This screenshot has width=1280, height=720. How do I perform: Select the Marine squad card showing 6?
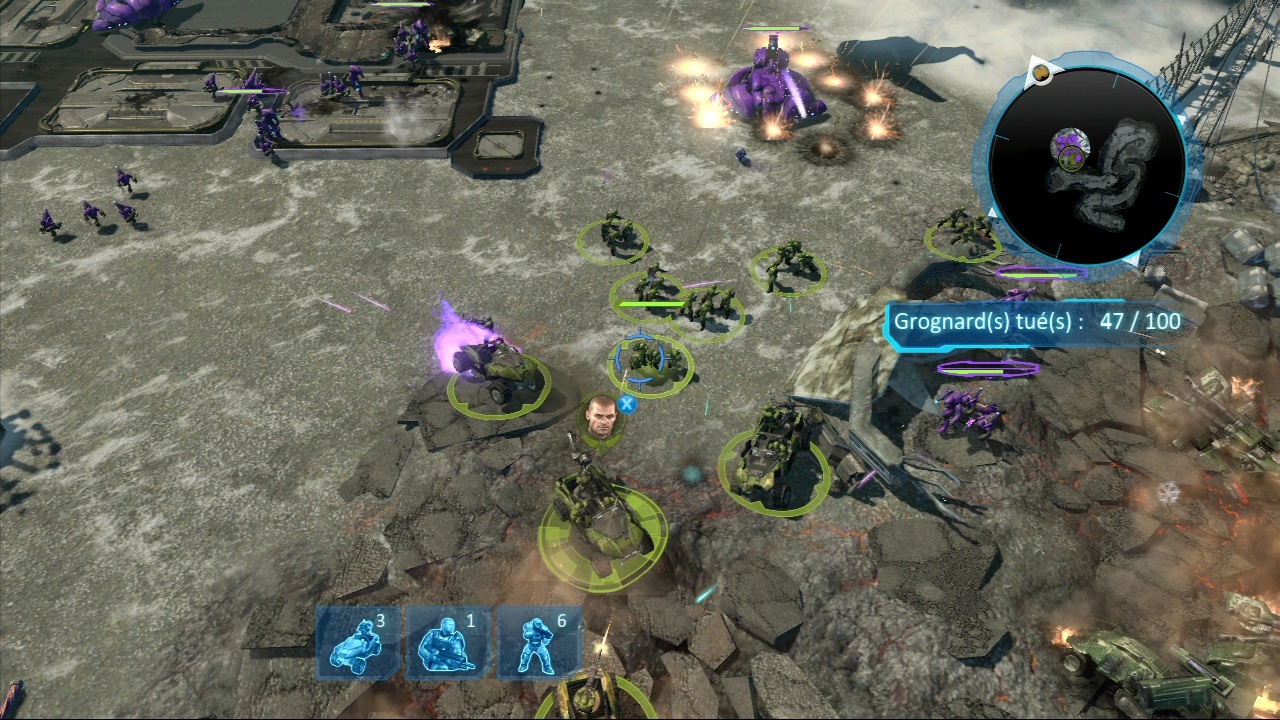(538, 642)
